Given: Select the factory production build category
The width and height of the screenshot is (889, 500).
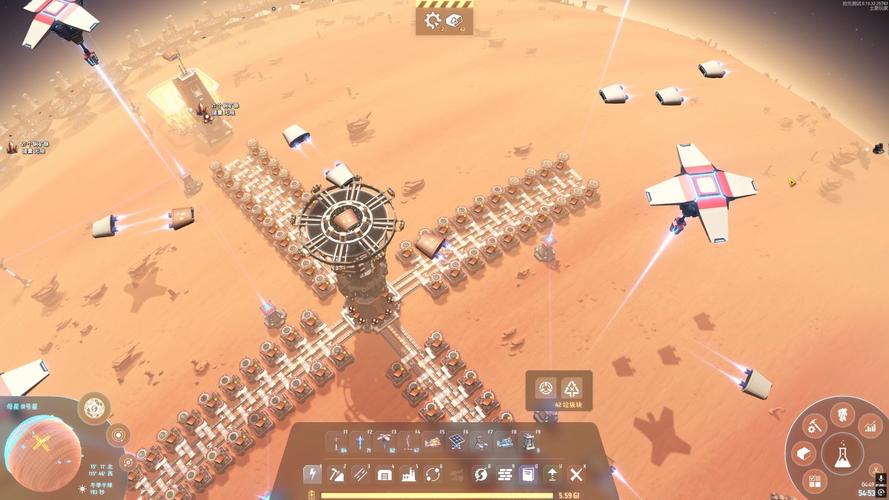Looking at the screenshot, I should (408, 473).
